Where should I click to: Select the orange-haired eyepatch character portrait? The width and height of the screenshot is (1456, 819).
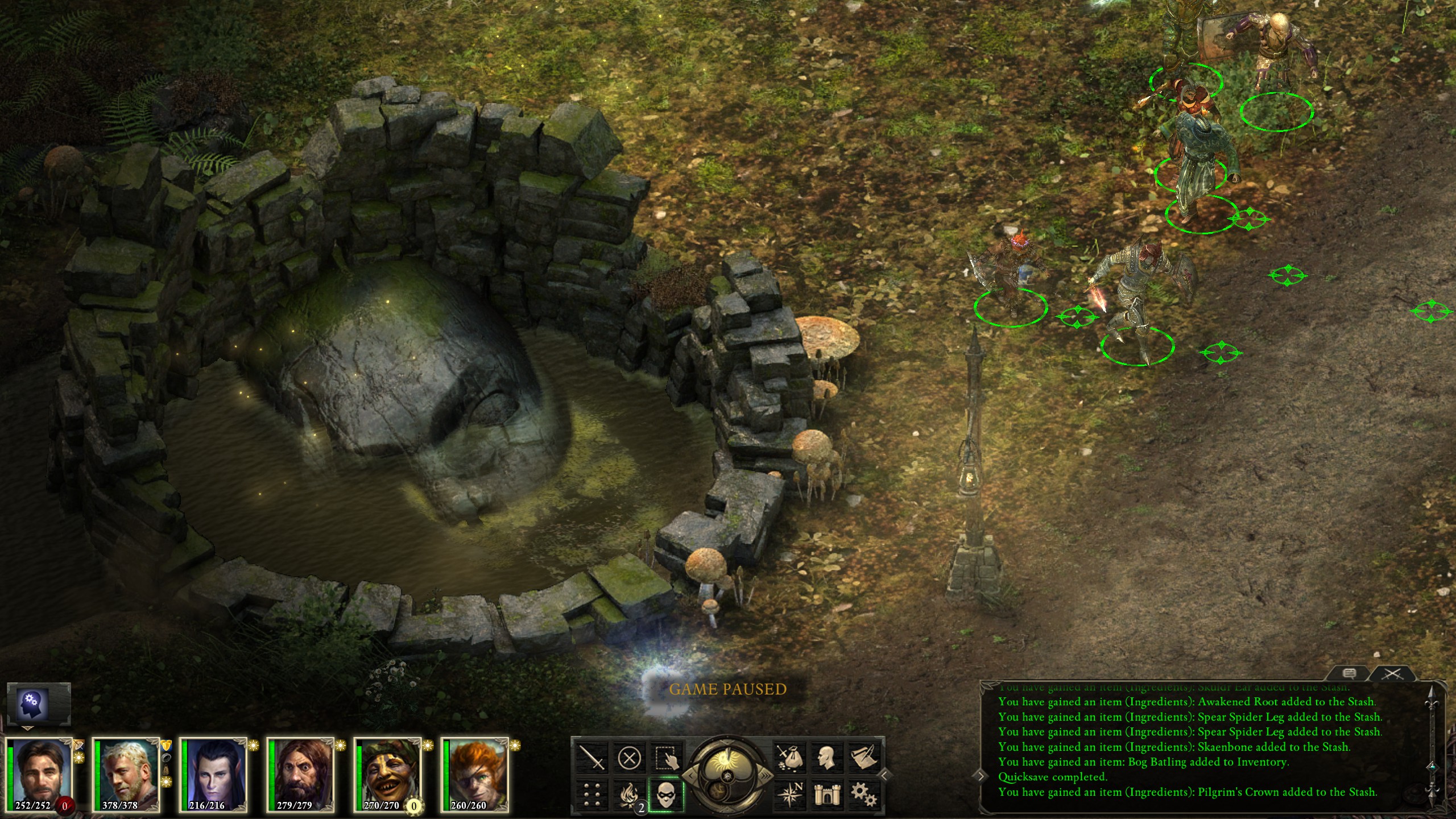[x=474, y=775]
